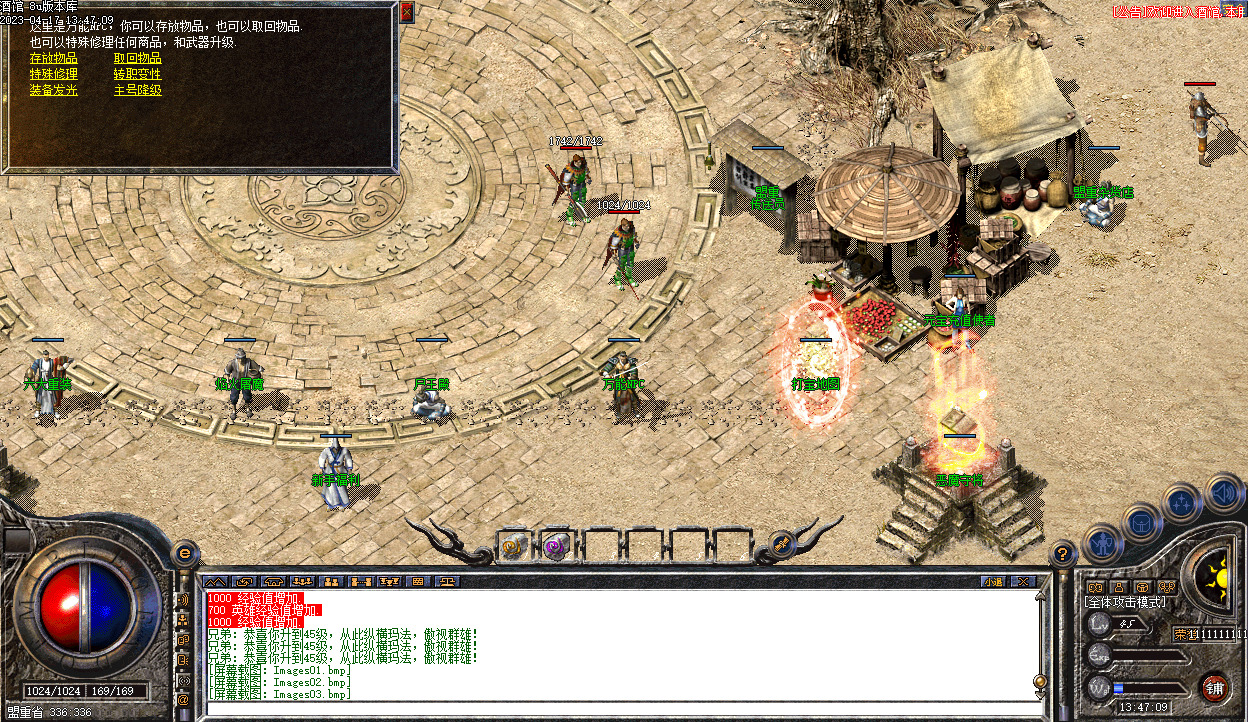Open the 特殊修理 special repair option
This screenshot has width=1248, height=722.
pyautogui.click(x=54, y=74)
